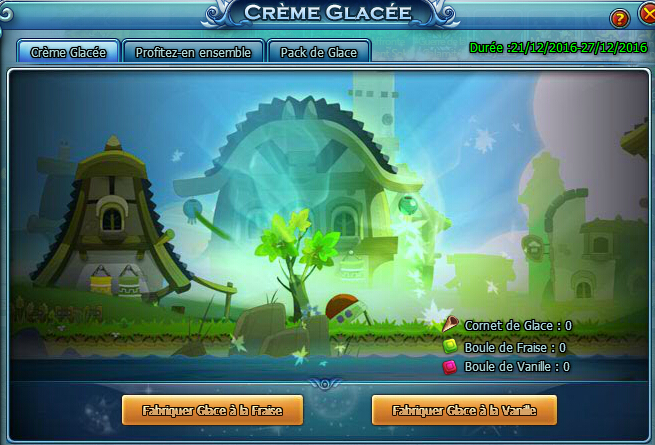
Task: Open the Profitez-en ensemble tab
Action: tap(194, 52)
